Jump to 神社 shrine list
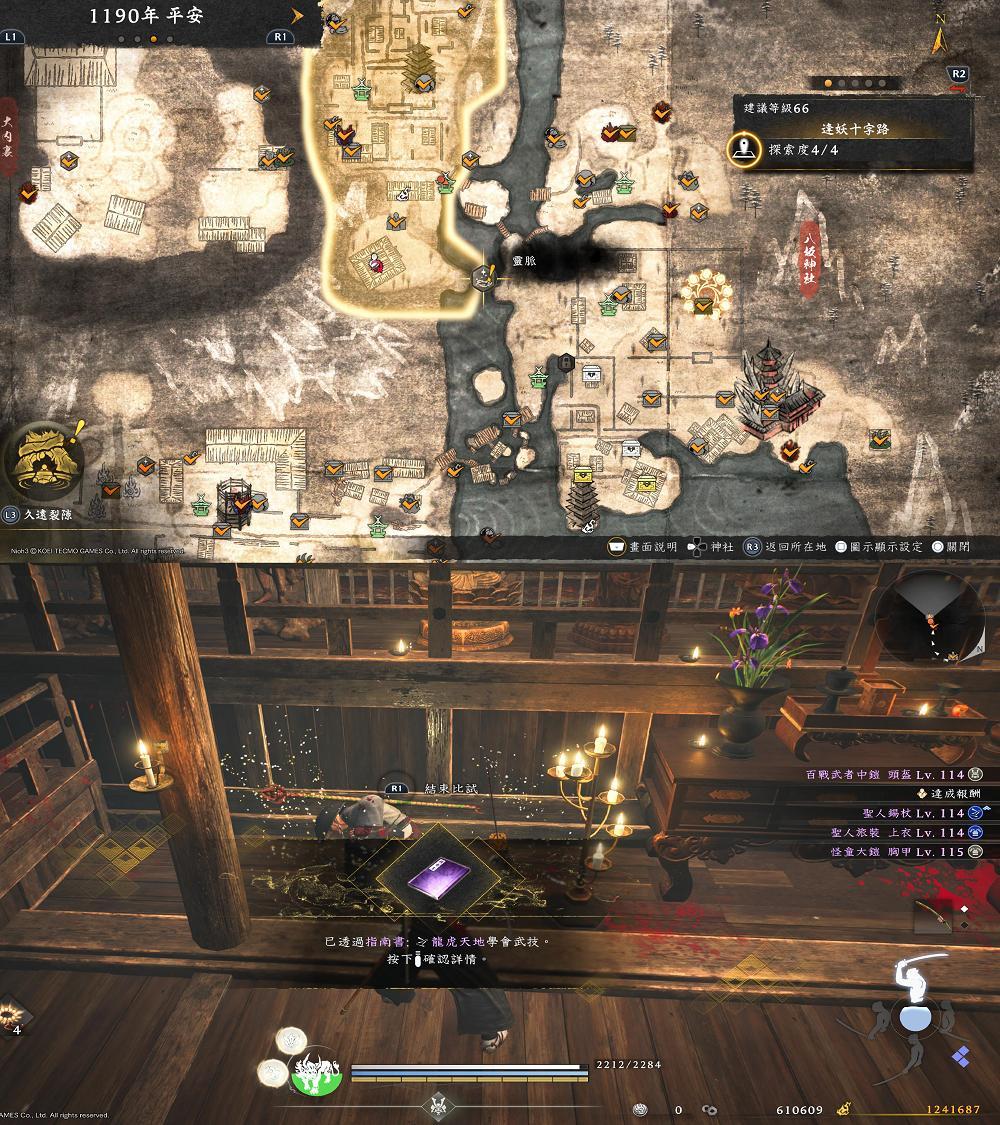1000x1125 pixels. point(711,547)
